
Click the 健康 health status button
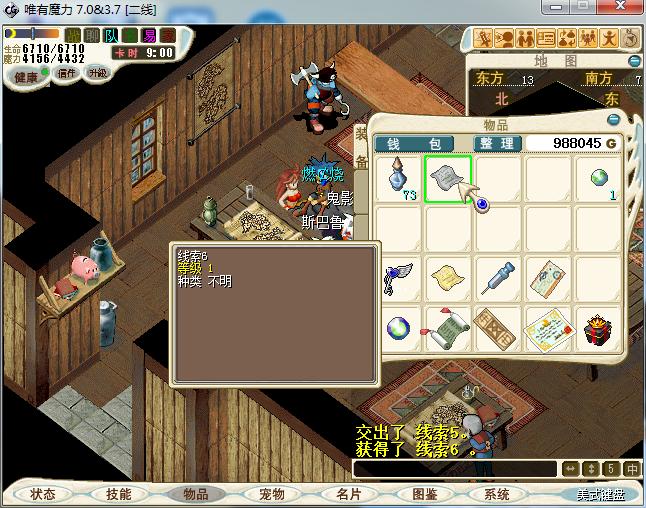[x=26, y=77]
